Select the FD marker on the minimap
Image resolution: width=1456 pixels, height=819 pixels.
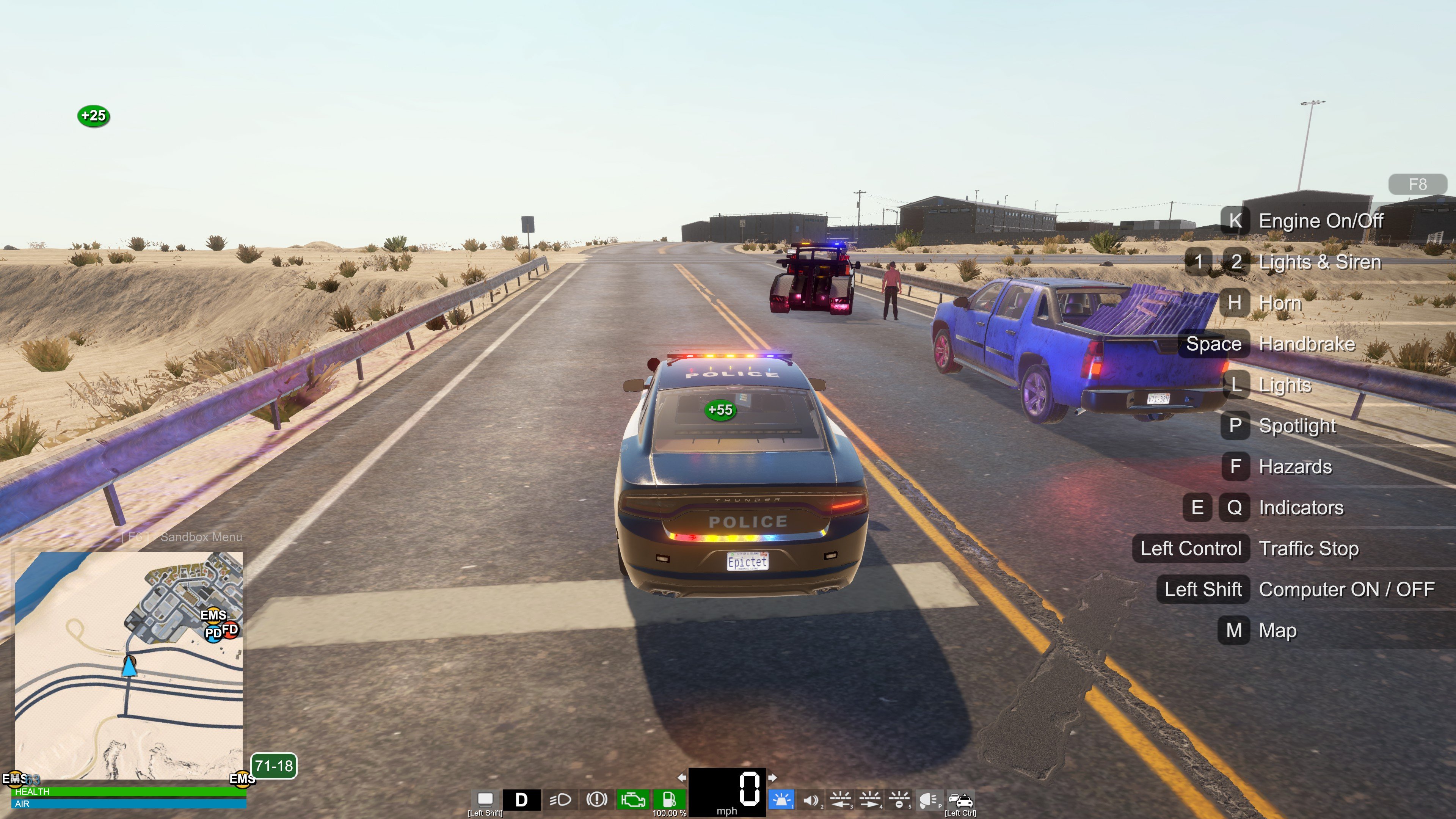coord(230,629)
